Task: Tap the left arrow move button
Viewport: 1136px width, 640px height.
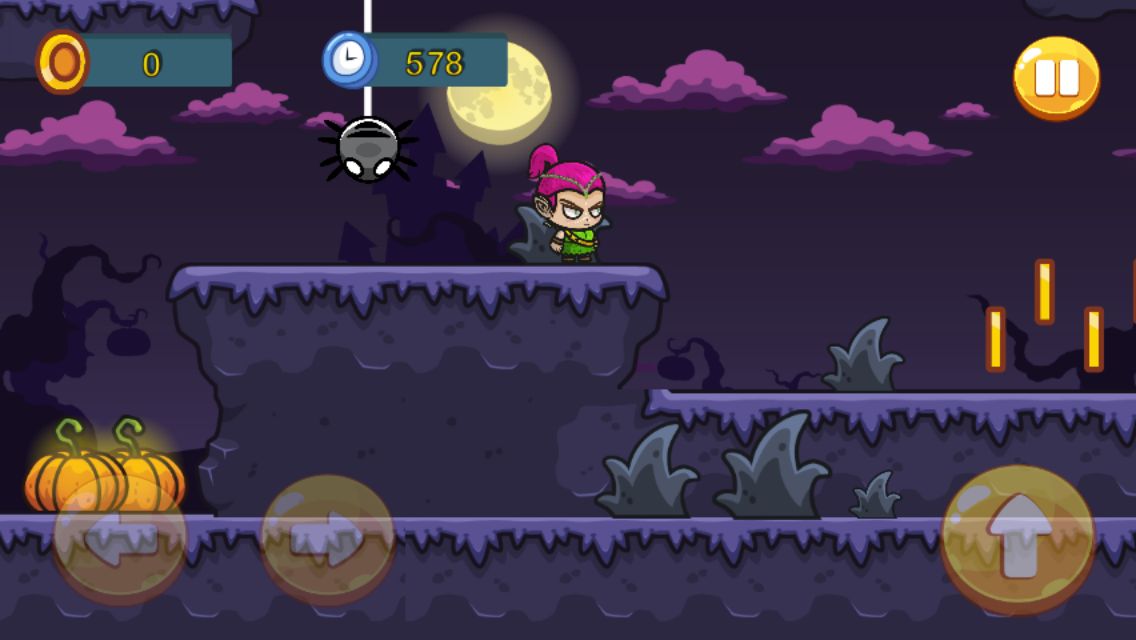Action: [119, 539]
